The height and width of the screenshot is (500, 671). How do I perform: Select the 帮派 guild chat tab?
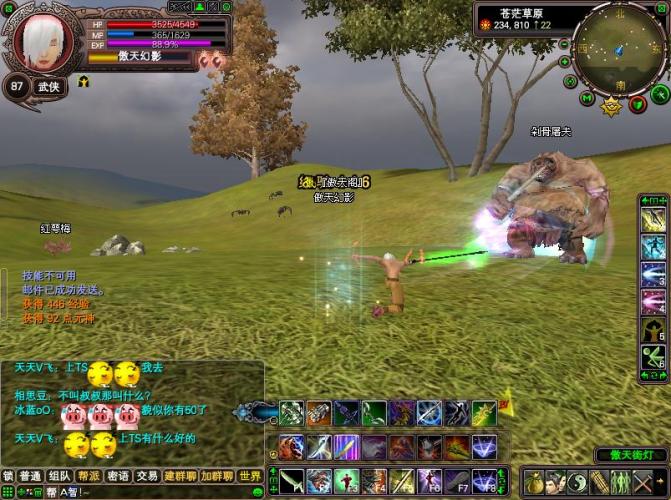click(89, 476)
